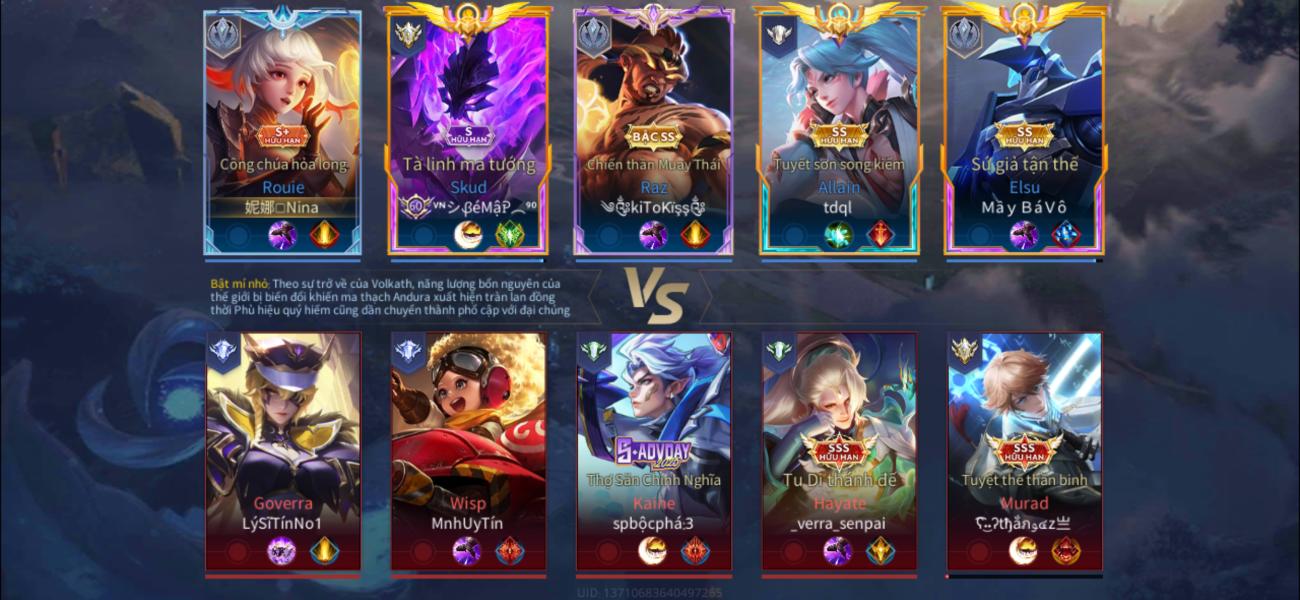Tap Kaine's player card
The height and width of the screenshot is (600, 1300).
coord(654,450)
